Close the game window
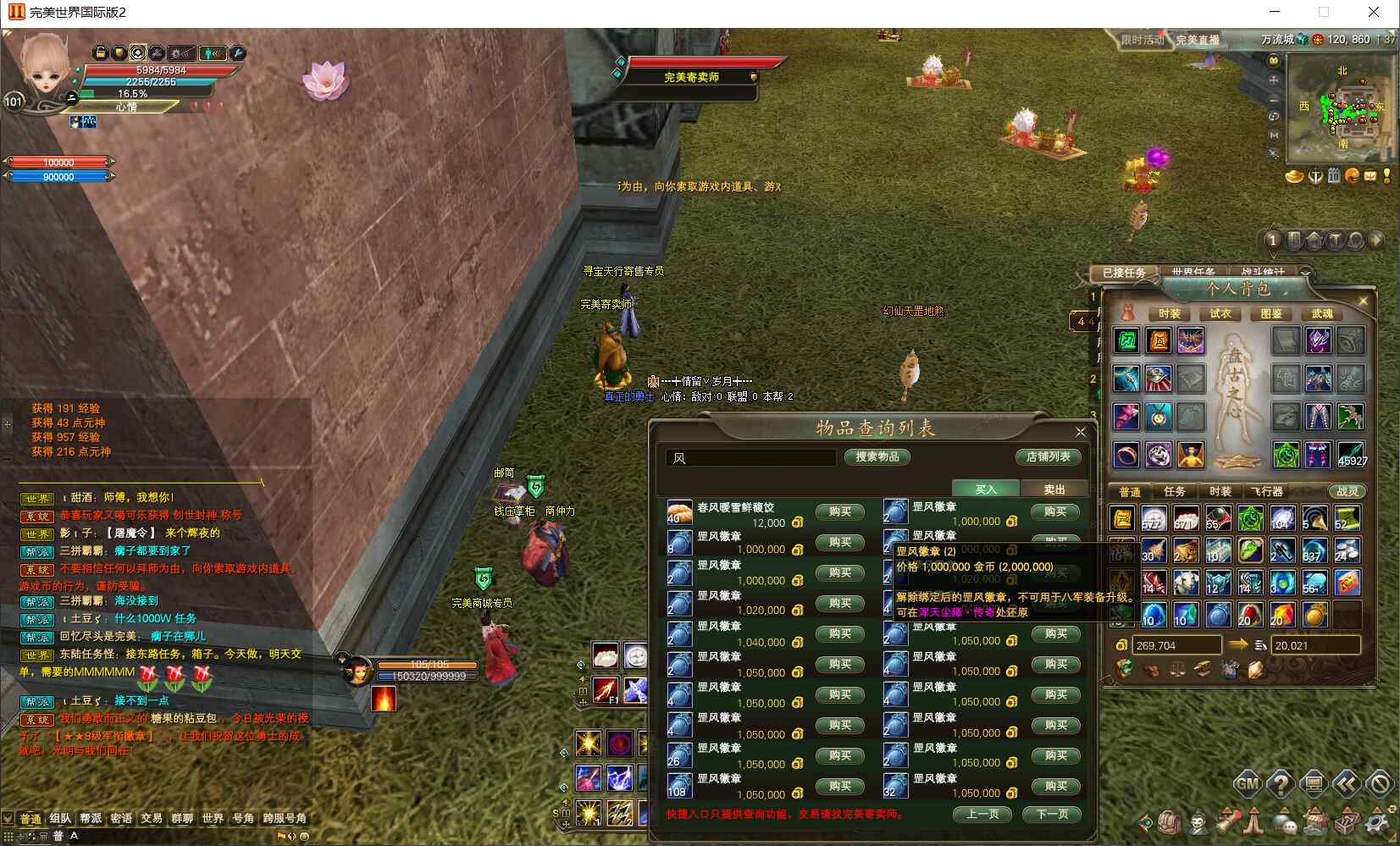 (1374, 13)
